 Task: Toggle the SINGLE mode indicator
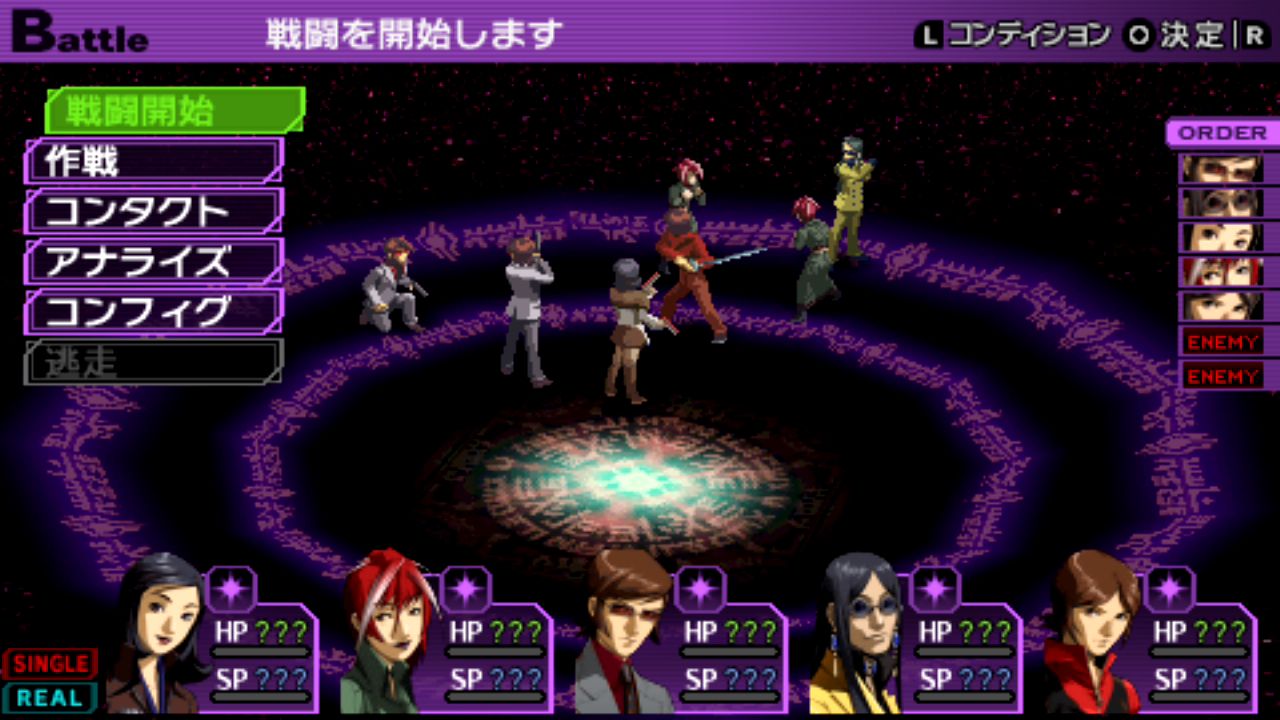tap(50, 664)
